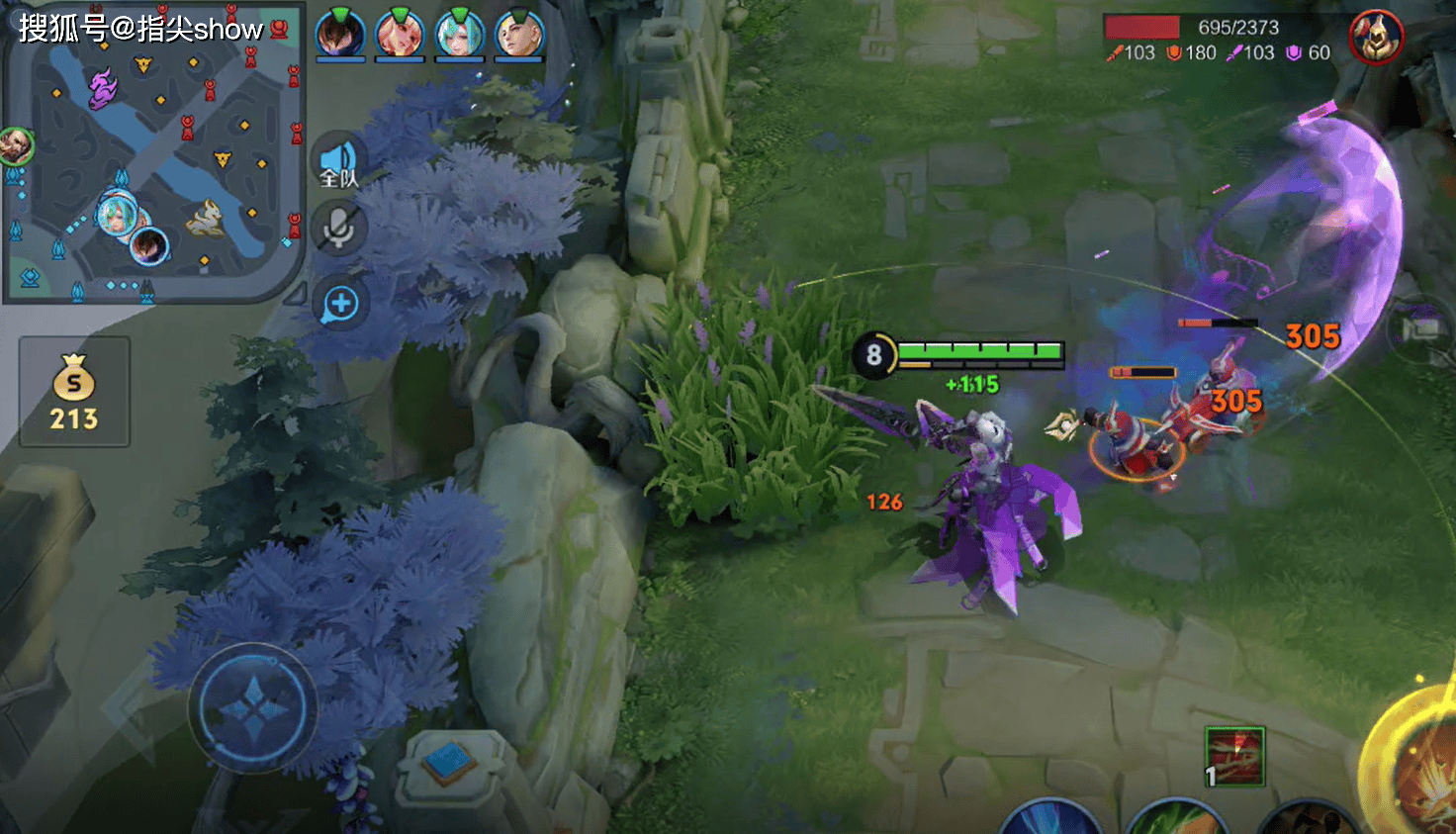This screenshot has width=1456, height=834.
Task: Activate the blue skill icon
Action: pyautogui.click(x=1050, y=818)
